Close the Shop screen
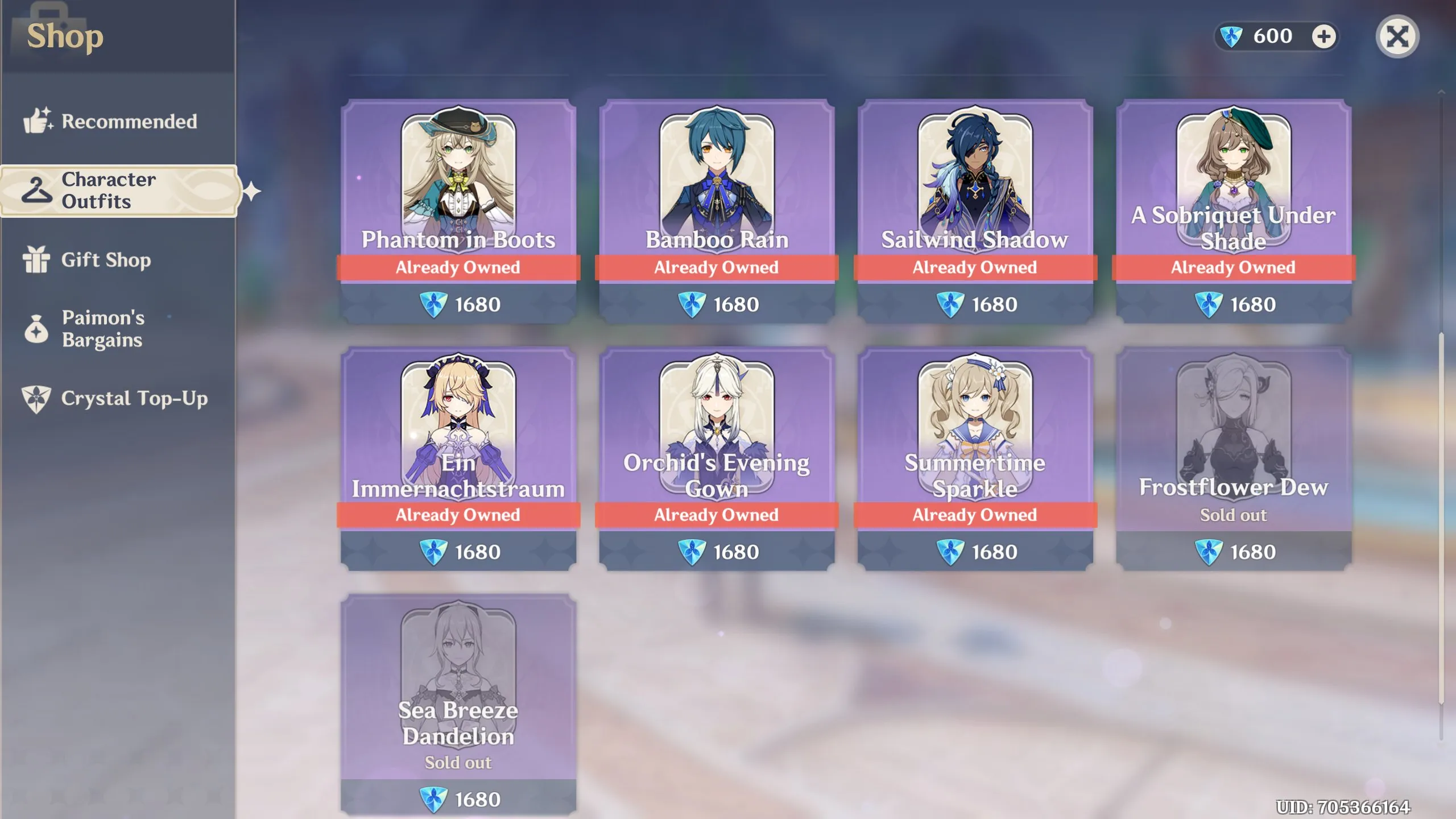 (x=1398, y=36)
